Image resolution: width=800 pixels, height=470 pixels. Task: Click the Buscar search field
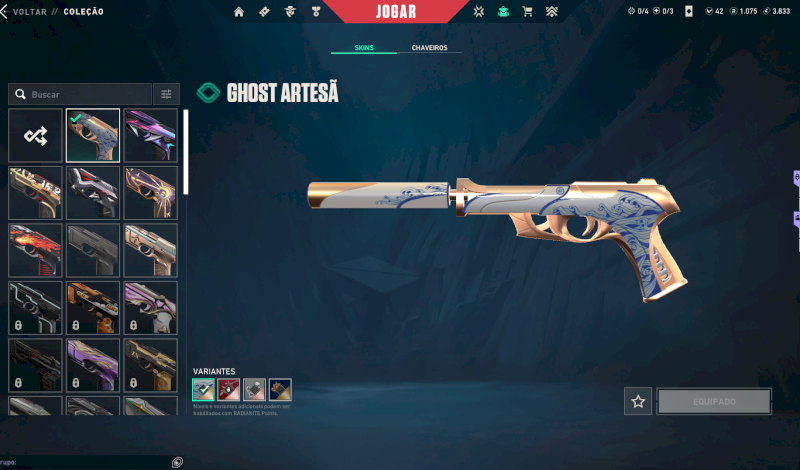tap(80, 94)
